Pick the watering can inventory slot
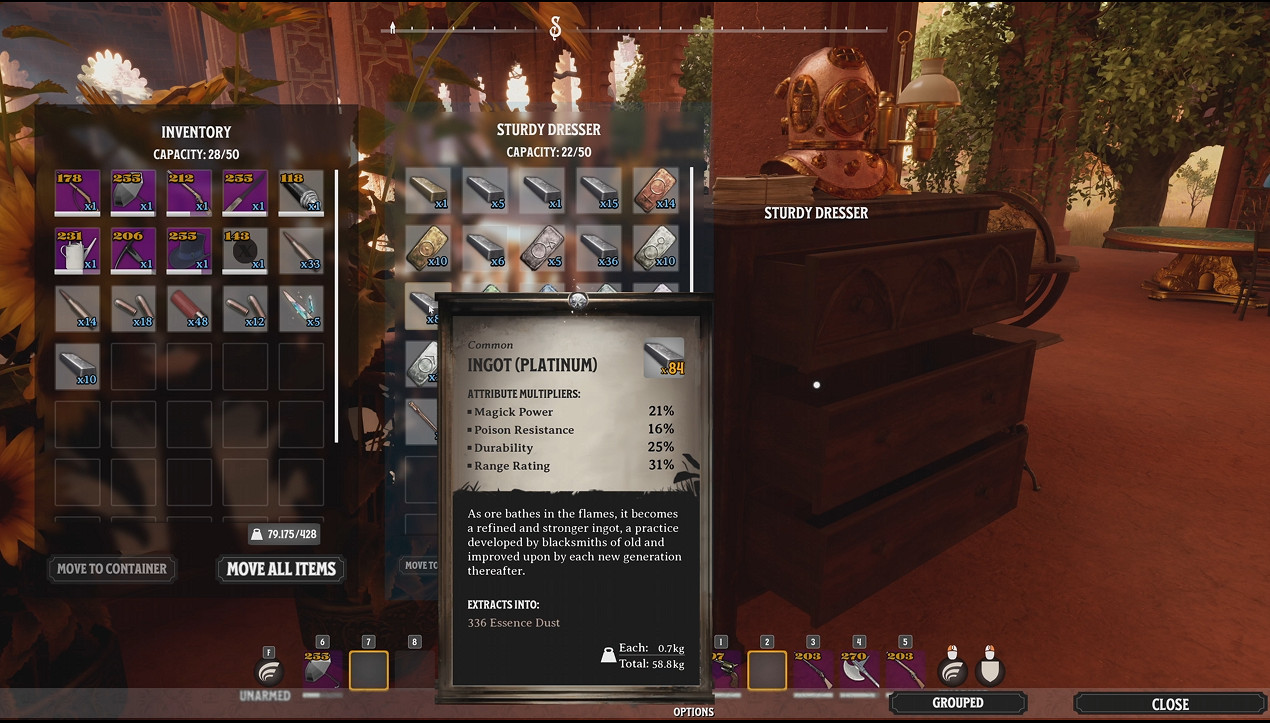The height and width of the screenshot is (723, 1270). [78, 250]
